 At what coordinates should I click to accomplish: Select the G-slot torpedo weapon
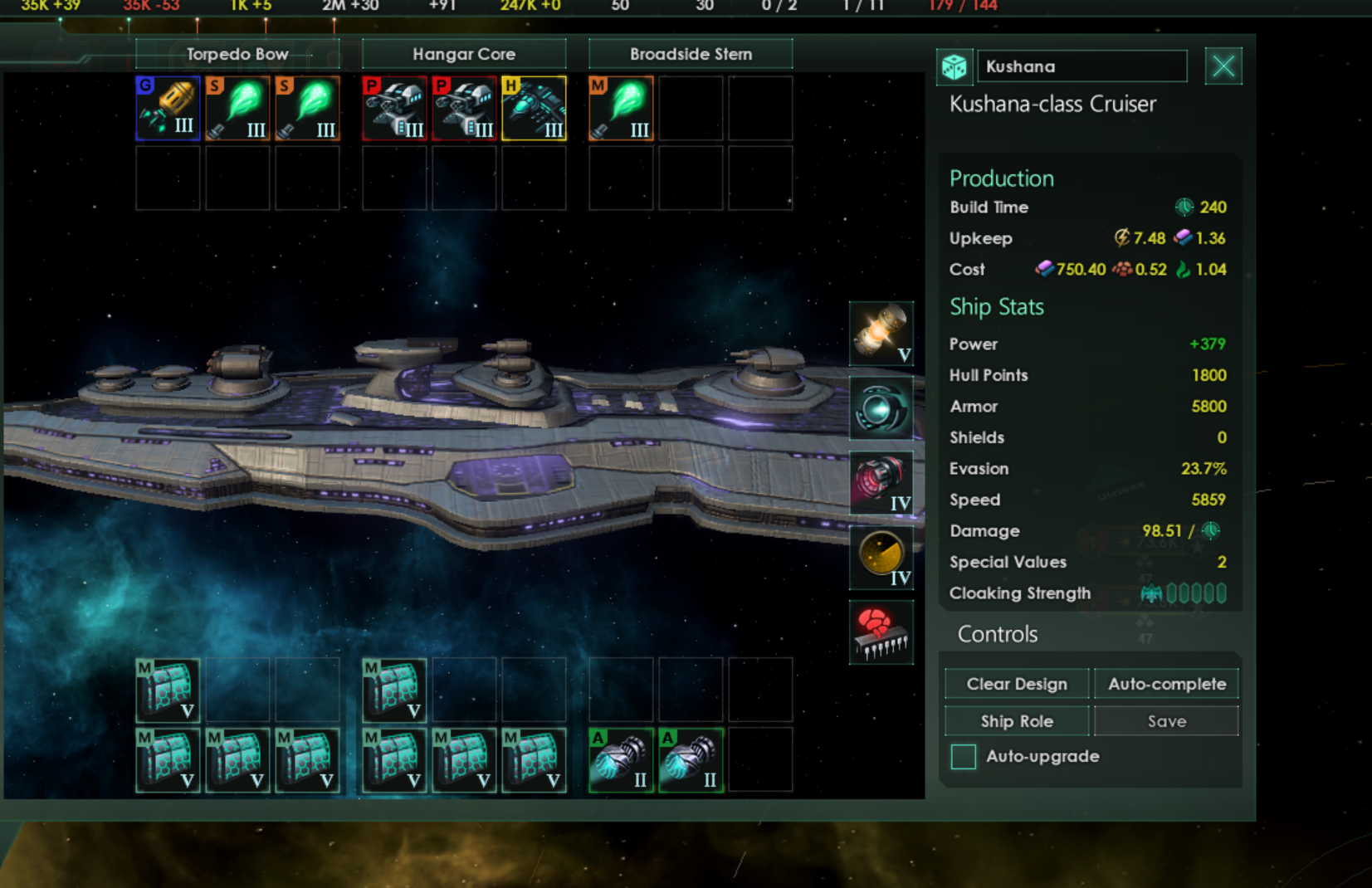(168, 108)
